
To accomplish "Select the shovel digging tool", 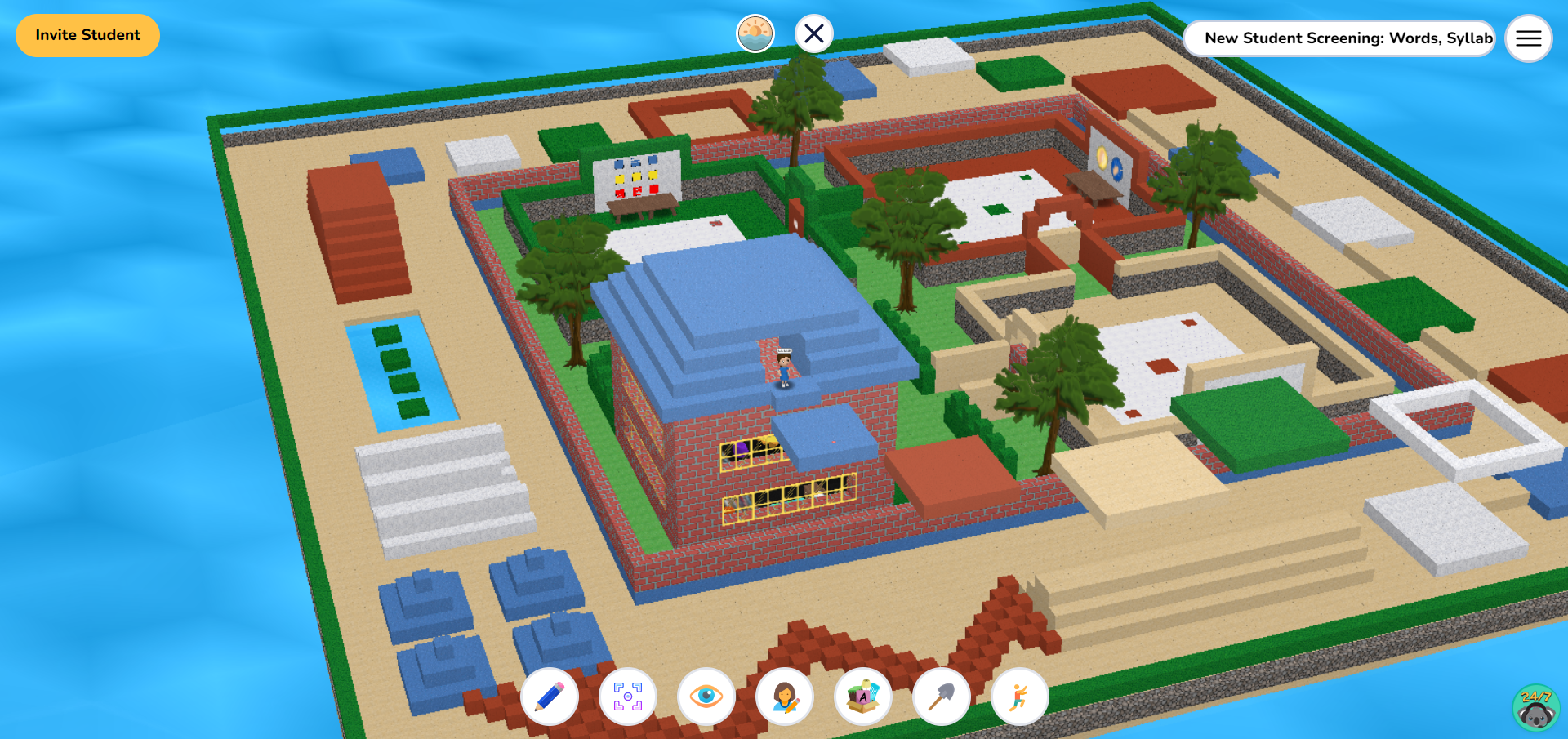I will click(x=941, y=696).
